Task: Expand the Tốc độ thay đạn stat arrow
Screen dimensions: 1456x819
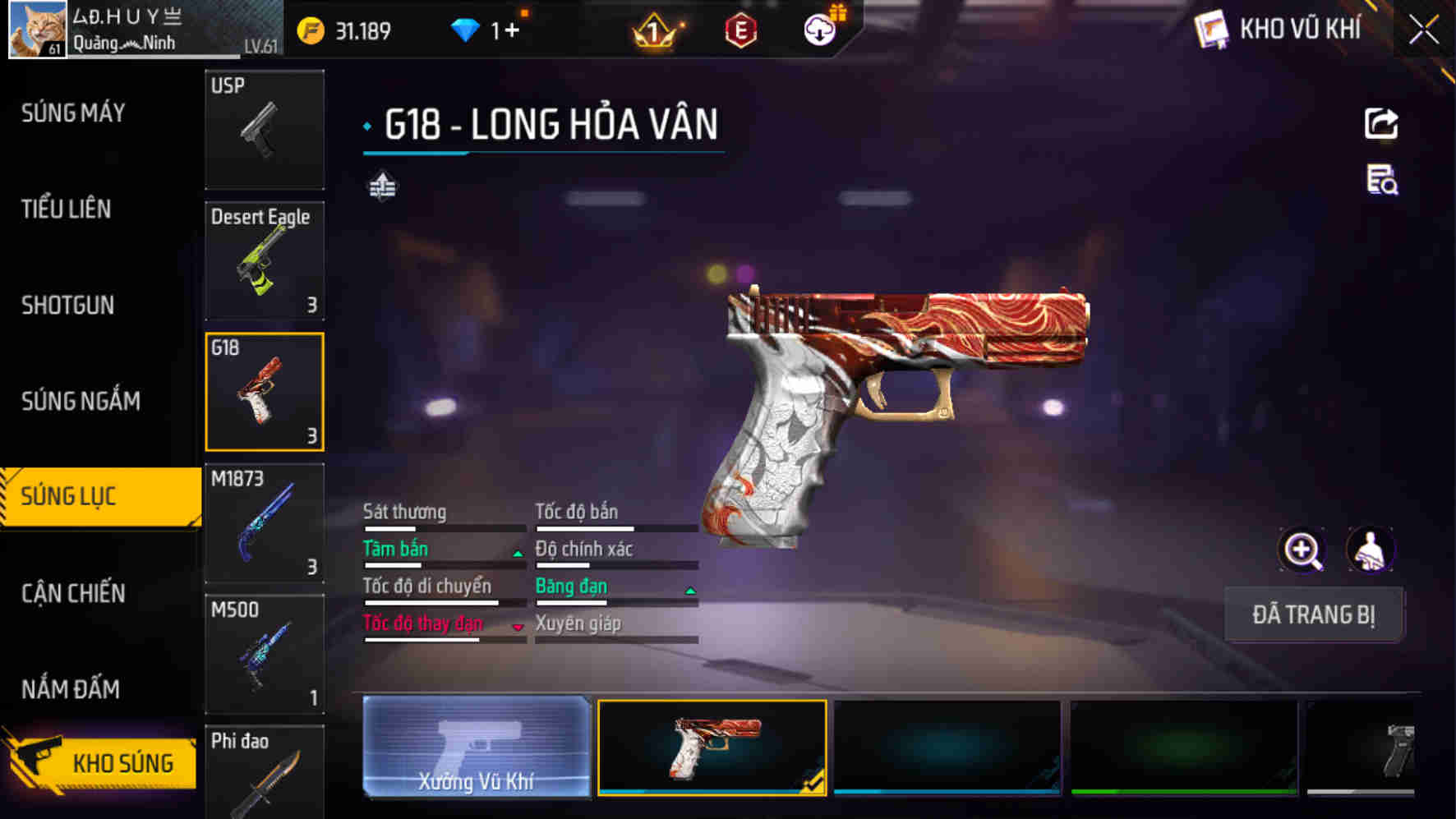Action: [518, 627]
